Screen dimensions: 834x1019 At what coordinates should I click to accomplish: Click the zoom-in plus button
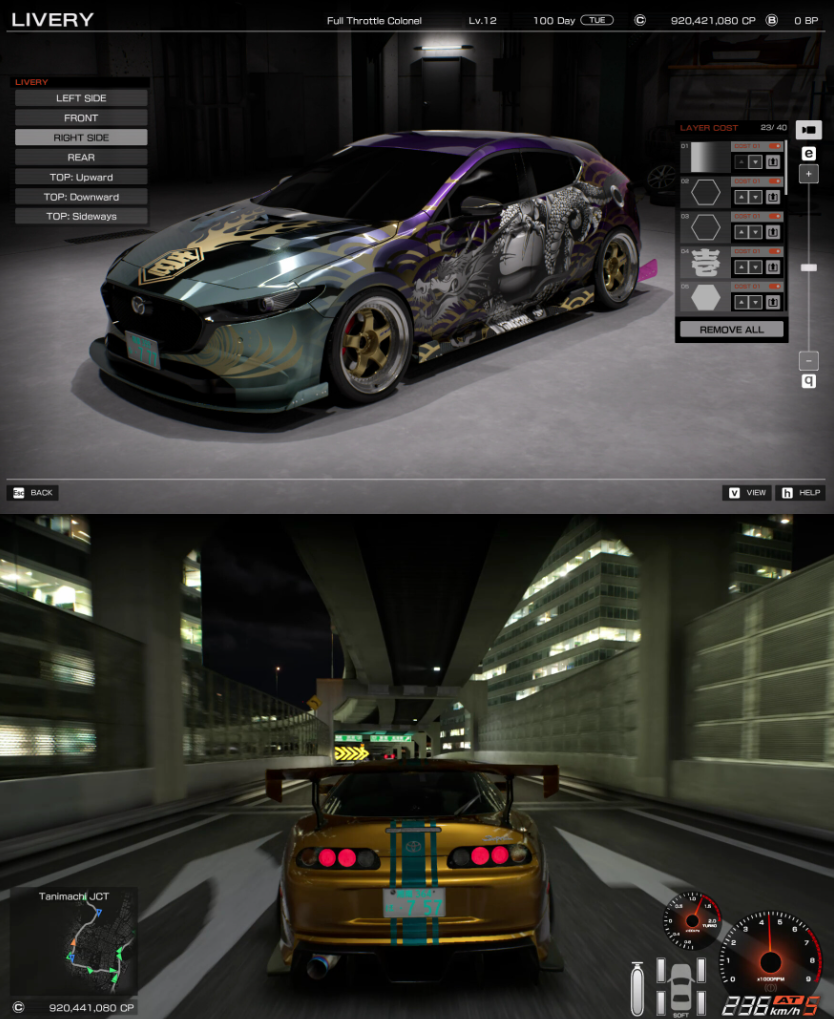809,174
